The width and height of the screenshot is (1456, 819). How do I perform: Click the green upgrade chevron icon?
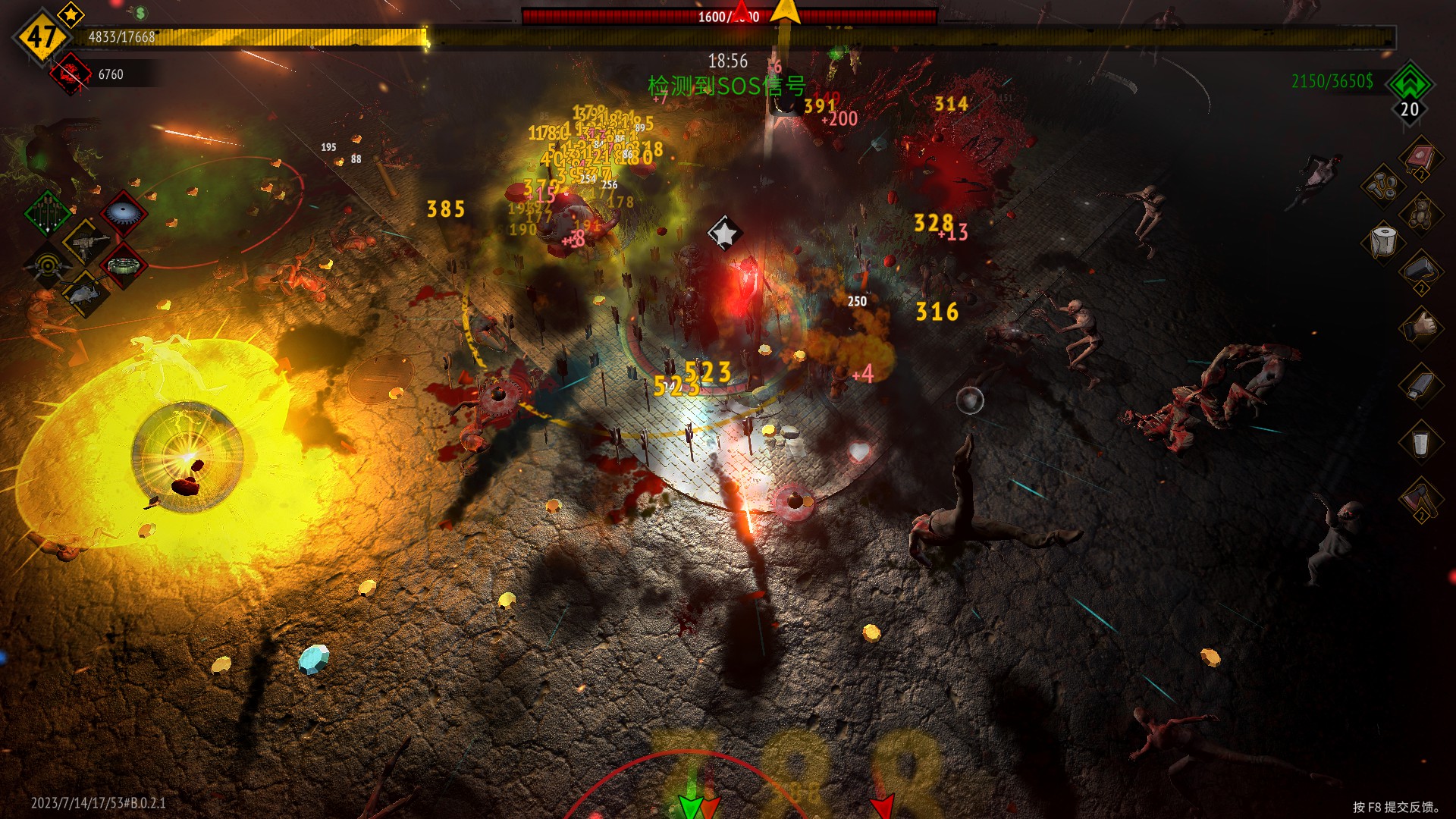tap(1410, 83)
